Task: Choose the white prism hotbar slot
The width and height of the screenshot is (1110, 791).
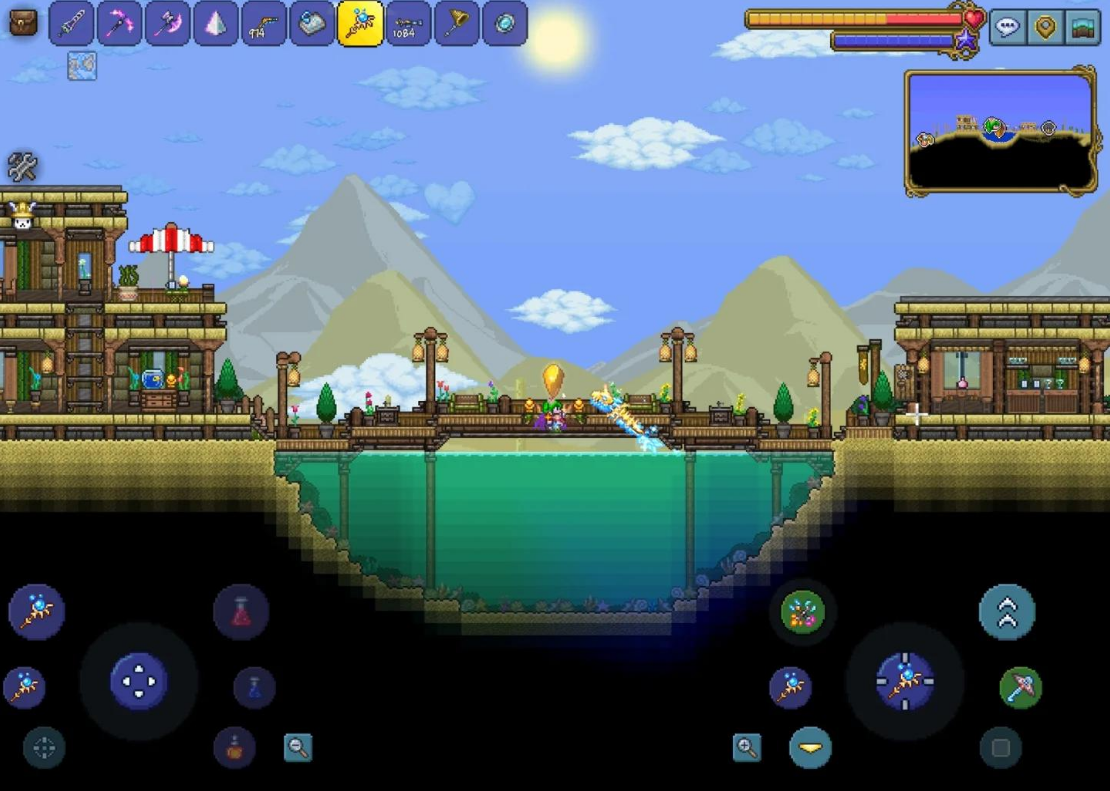Action: (215, 23)
